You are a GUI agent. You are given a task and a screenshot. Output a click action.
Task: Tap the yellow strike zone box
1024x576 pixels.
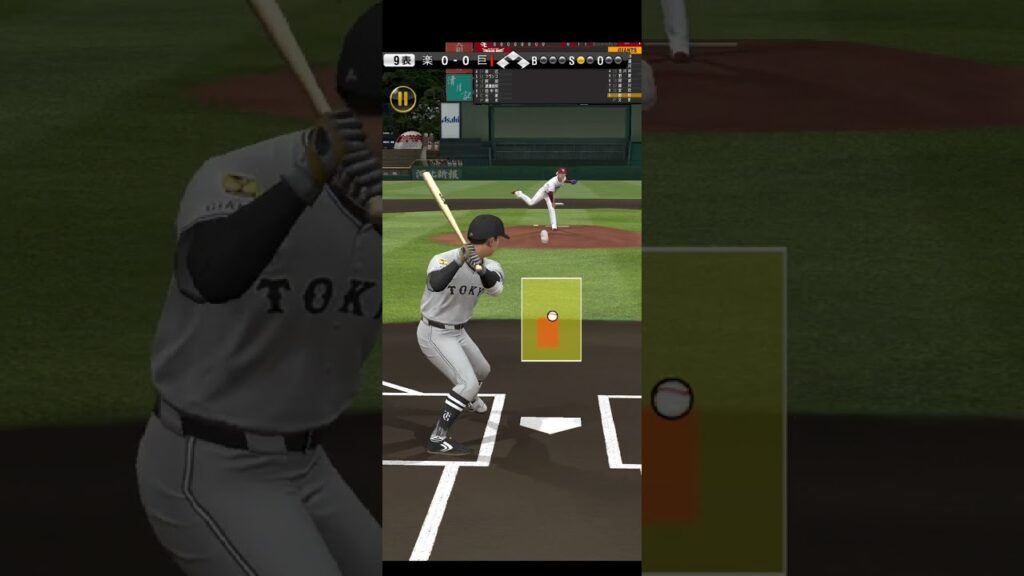[551, 319]
